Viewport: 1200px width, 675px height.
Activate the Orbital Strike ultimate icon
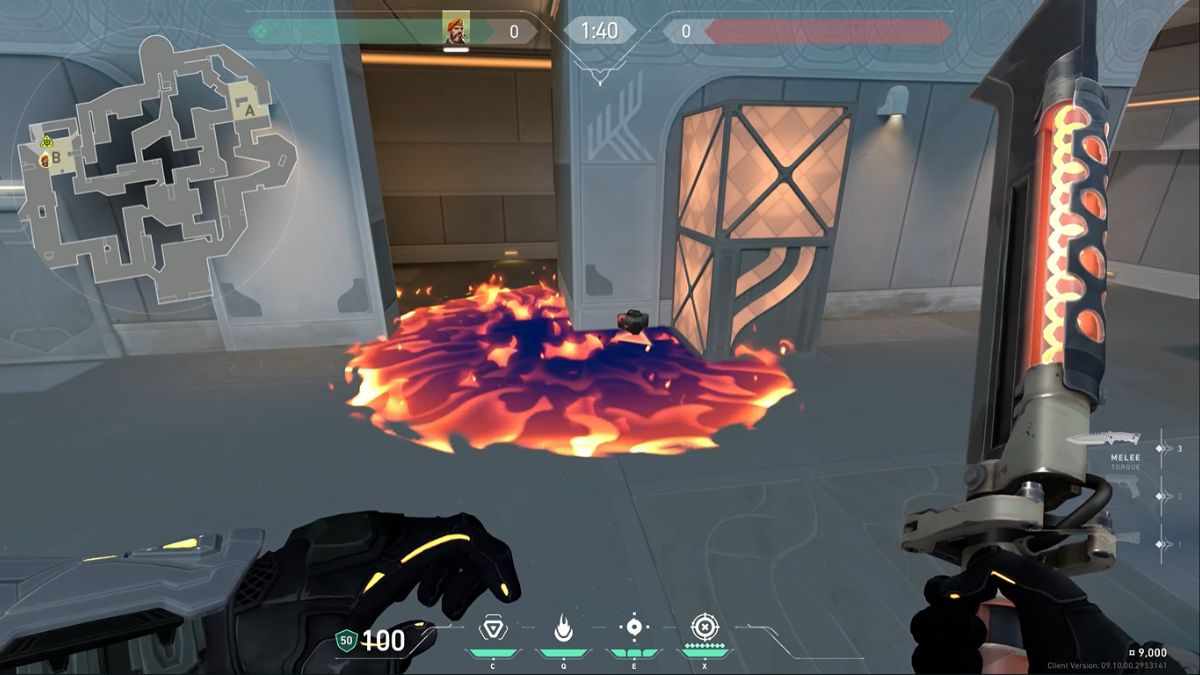tap(704, 628)
